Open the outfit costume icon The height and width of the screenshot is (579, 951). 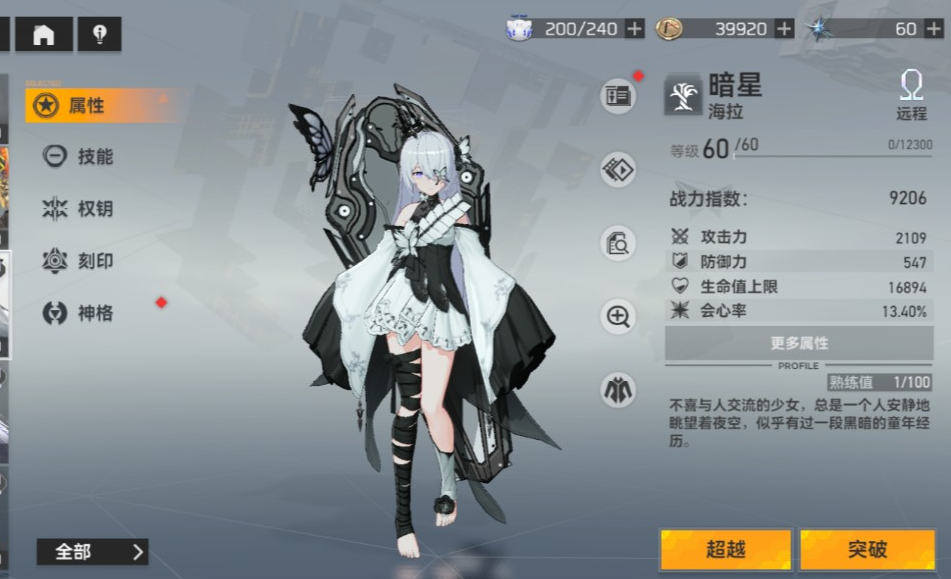click(618, 389)
